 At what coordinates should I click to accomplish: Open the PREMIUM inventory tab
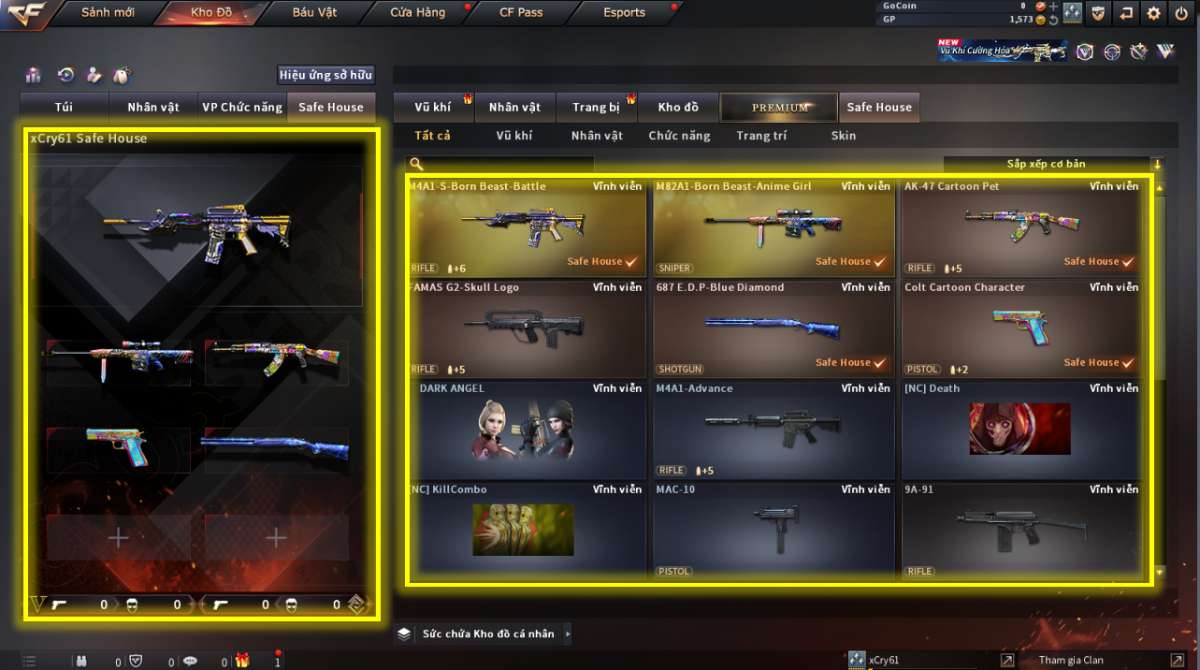pos(780,107)
